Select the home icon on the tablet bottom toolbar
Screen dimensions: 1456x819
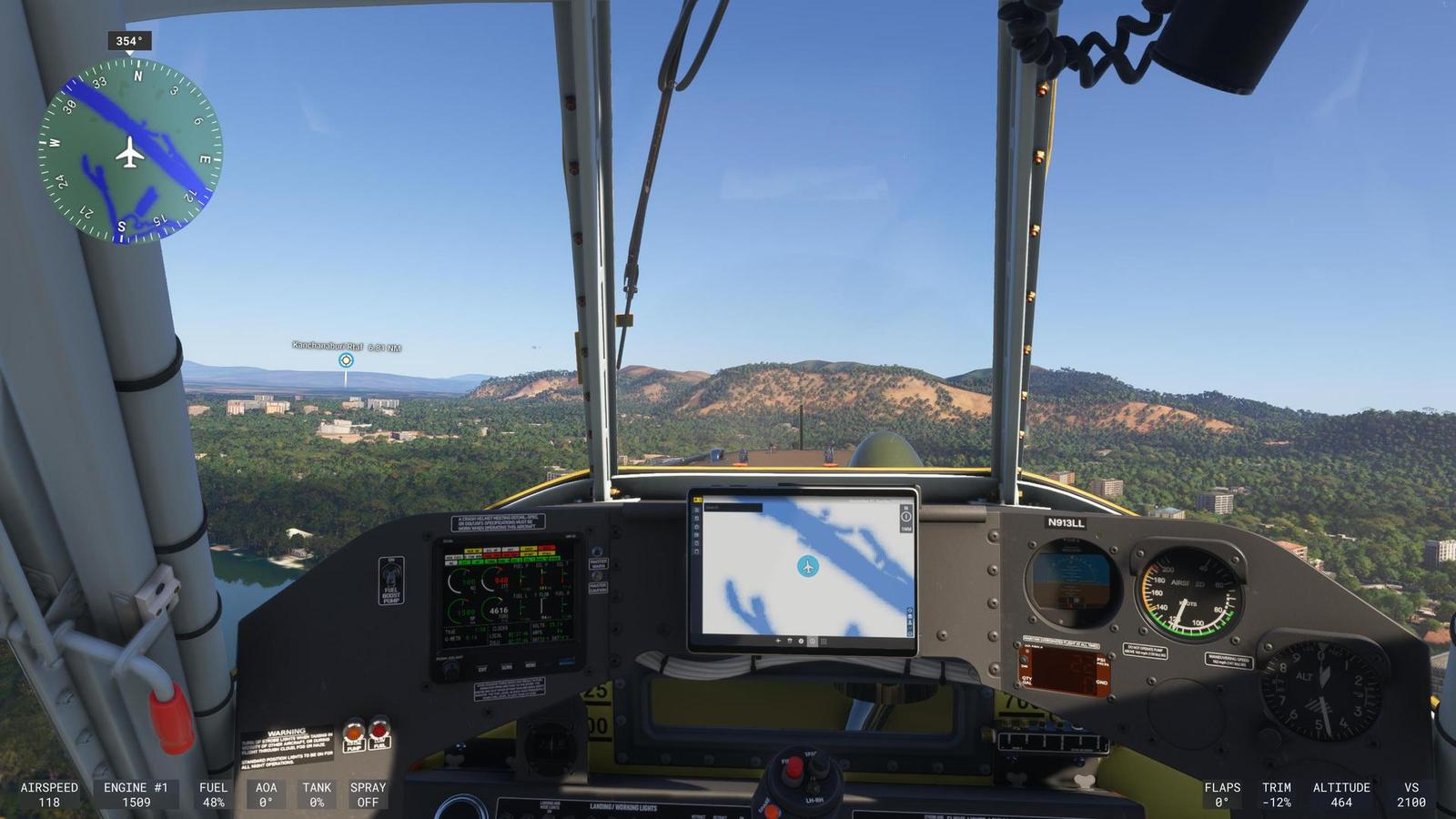pos(811,642)
